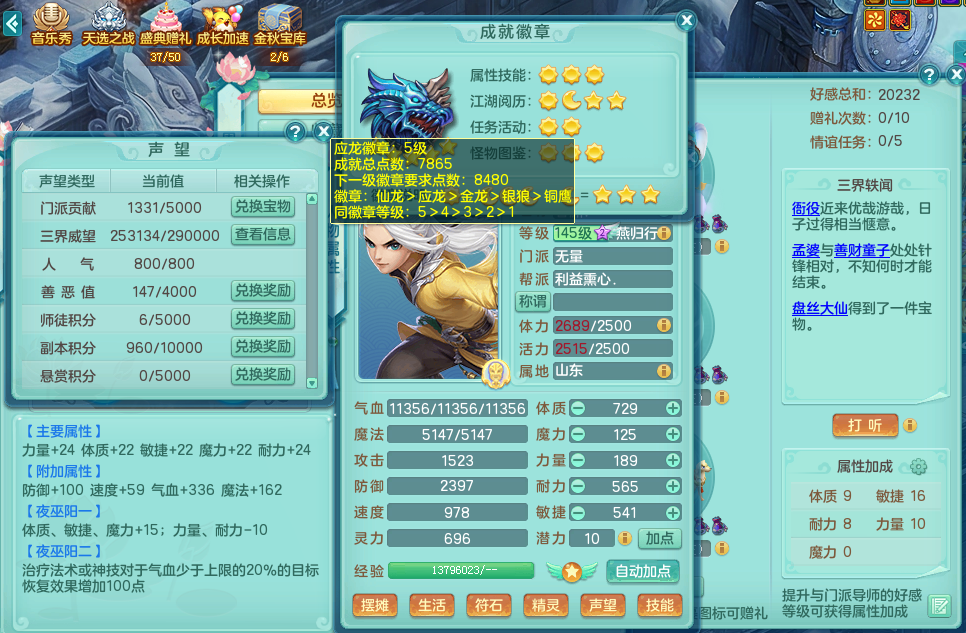Screen dimensions: 966x633
Task: Select the 声望 button in bottom row
Action: pyautogui.click(x=603, y=605)
